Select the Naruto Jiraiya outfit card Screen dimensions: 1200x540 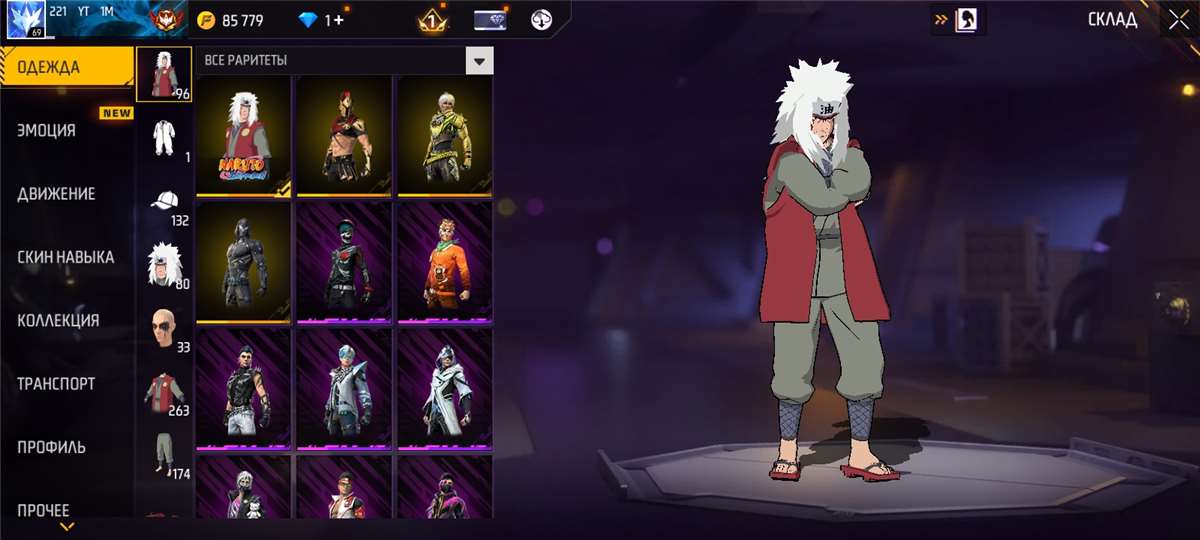click(243, 136)
